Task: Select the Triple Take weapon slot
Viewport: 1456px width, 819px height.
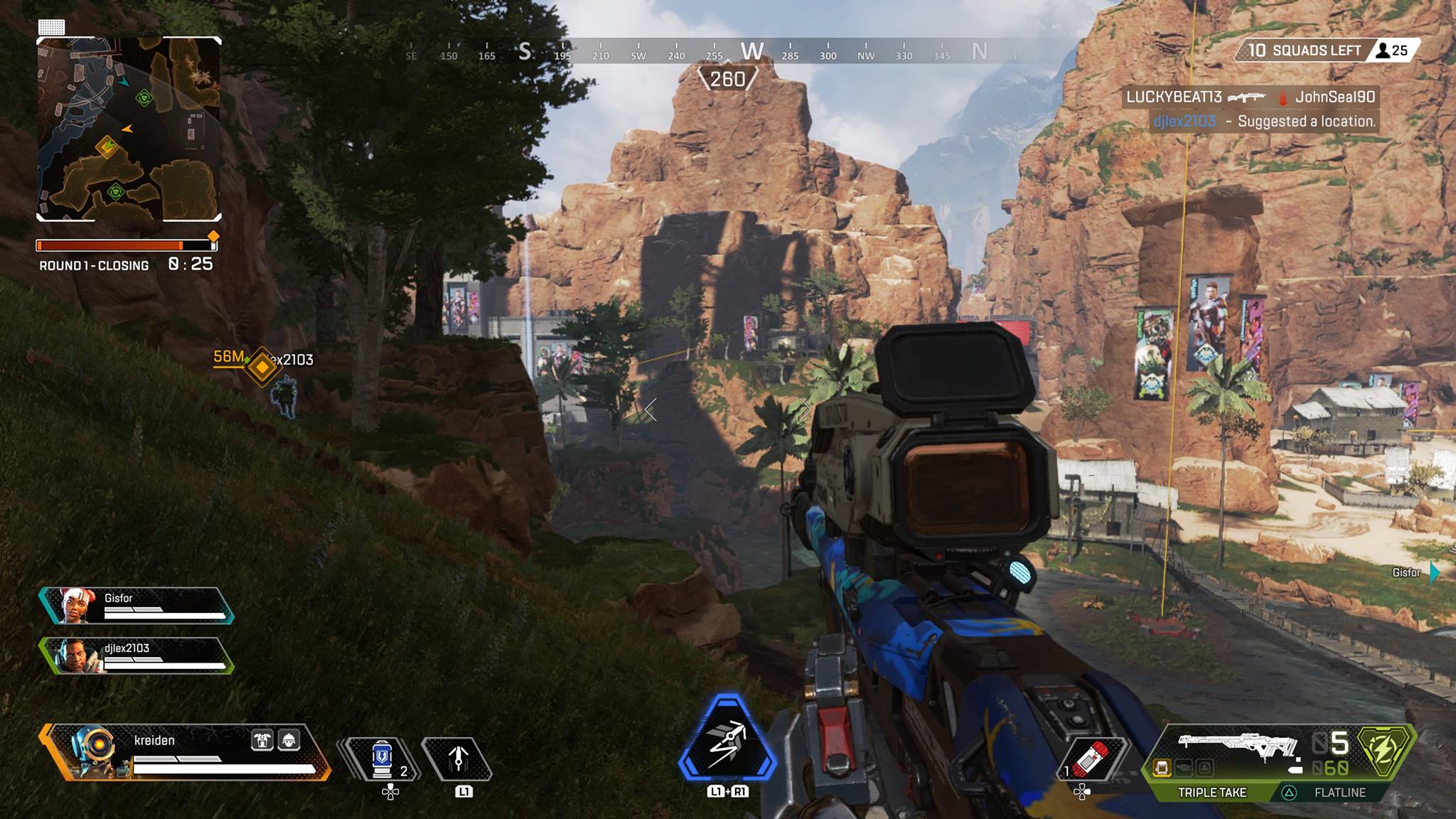Action: point(1211,792)
